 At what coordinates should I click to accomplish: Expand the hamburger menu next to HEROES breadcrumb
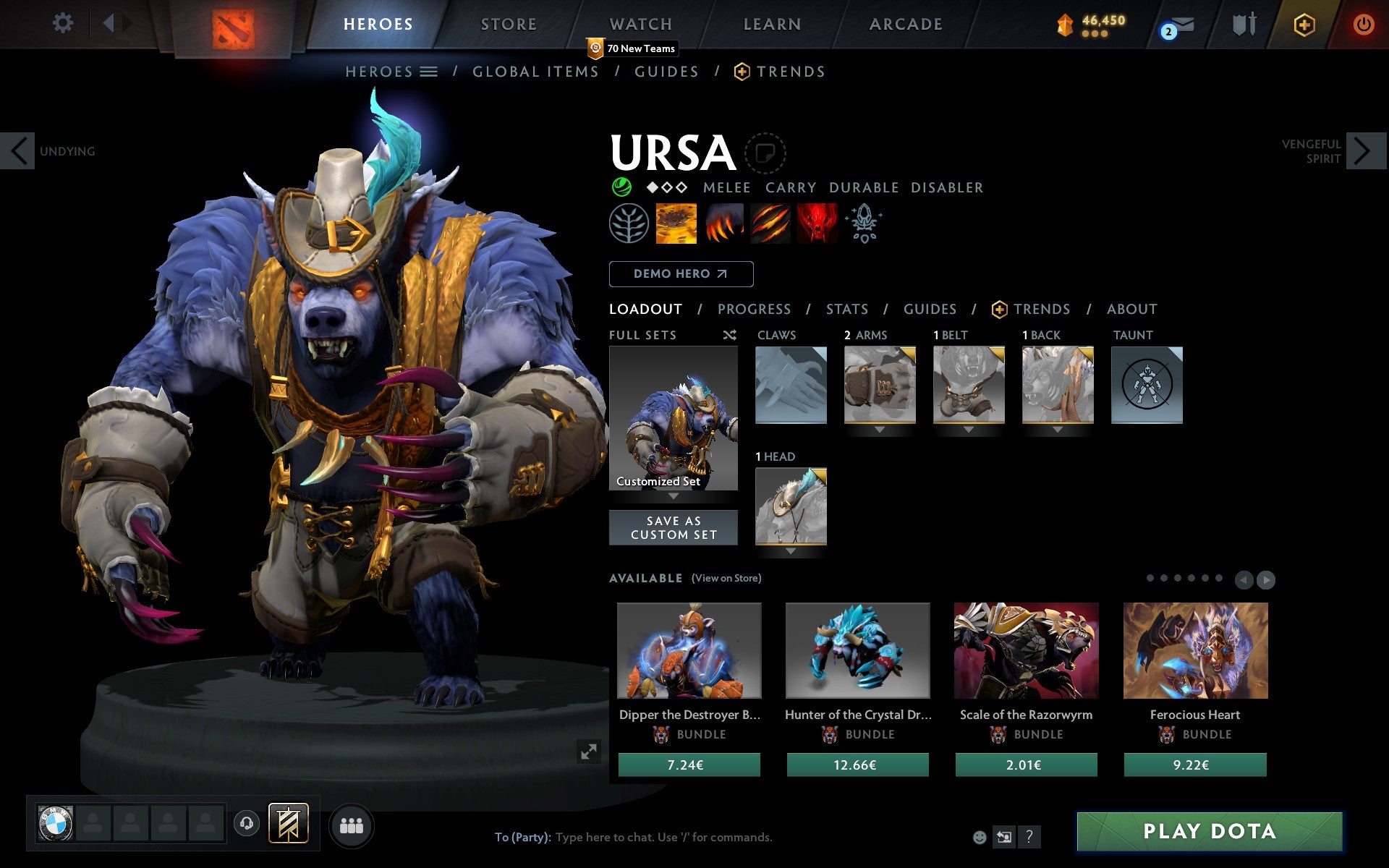click(x=430, y=72)
